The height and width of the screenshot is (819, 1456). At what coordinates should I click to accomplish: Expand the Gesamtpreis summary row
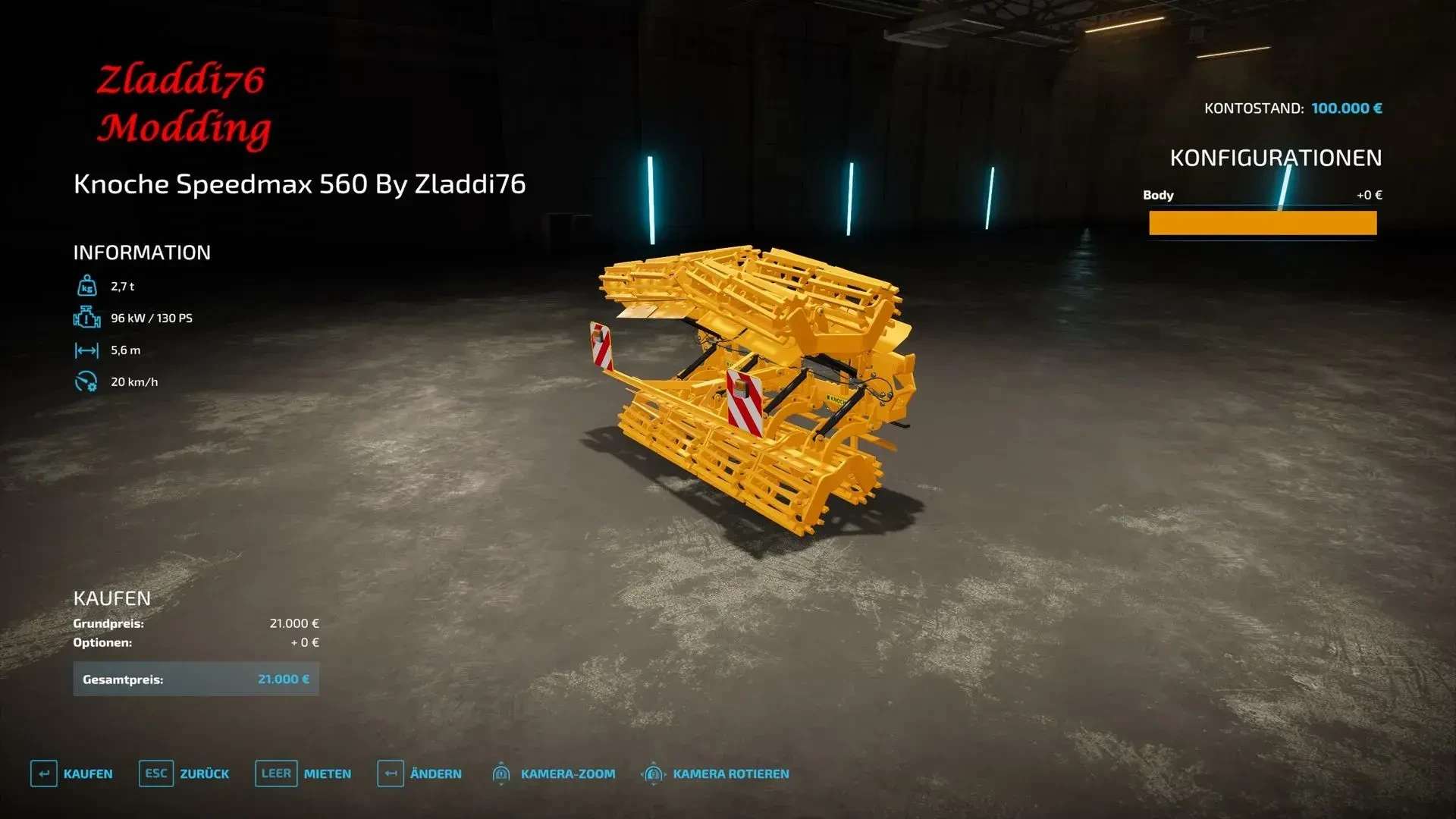pyautogui.click(x=196, y=679)
